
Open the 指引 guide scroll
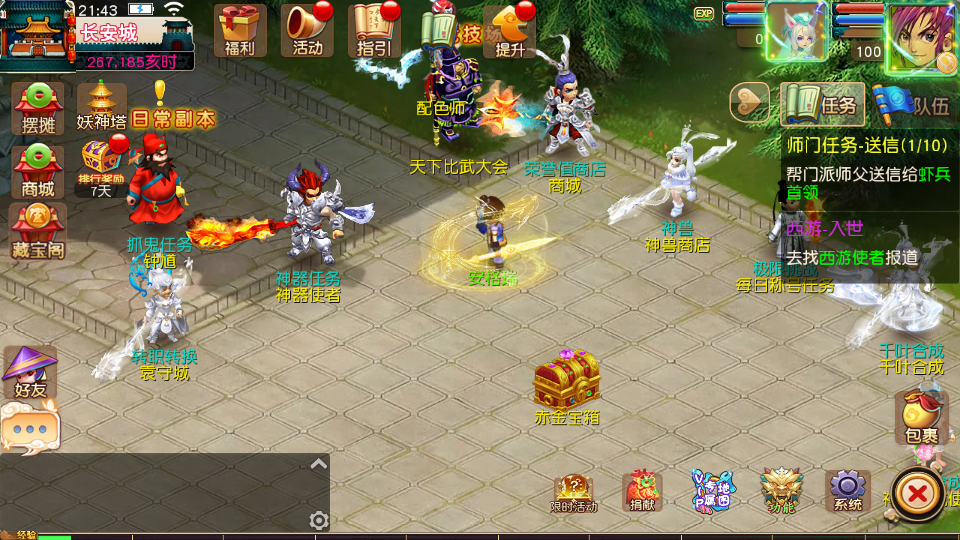[x=375, y=30]
